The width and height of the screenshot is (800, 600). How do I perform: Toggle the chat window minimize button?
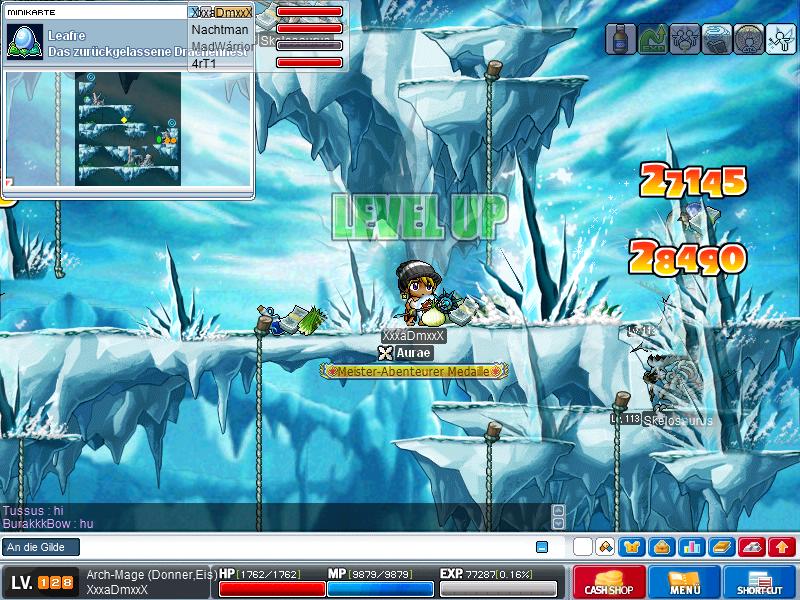pyautogui.click(x=542, y=547)
